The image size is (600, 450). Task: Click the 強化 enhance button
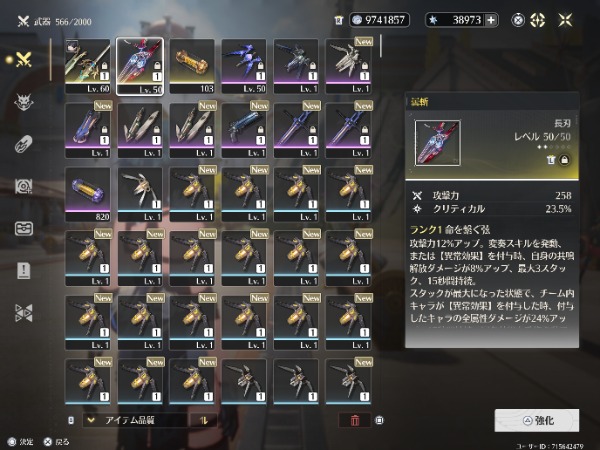[x=536, y=419]
